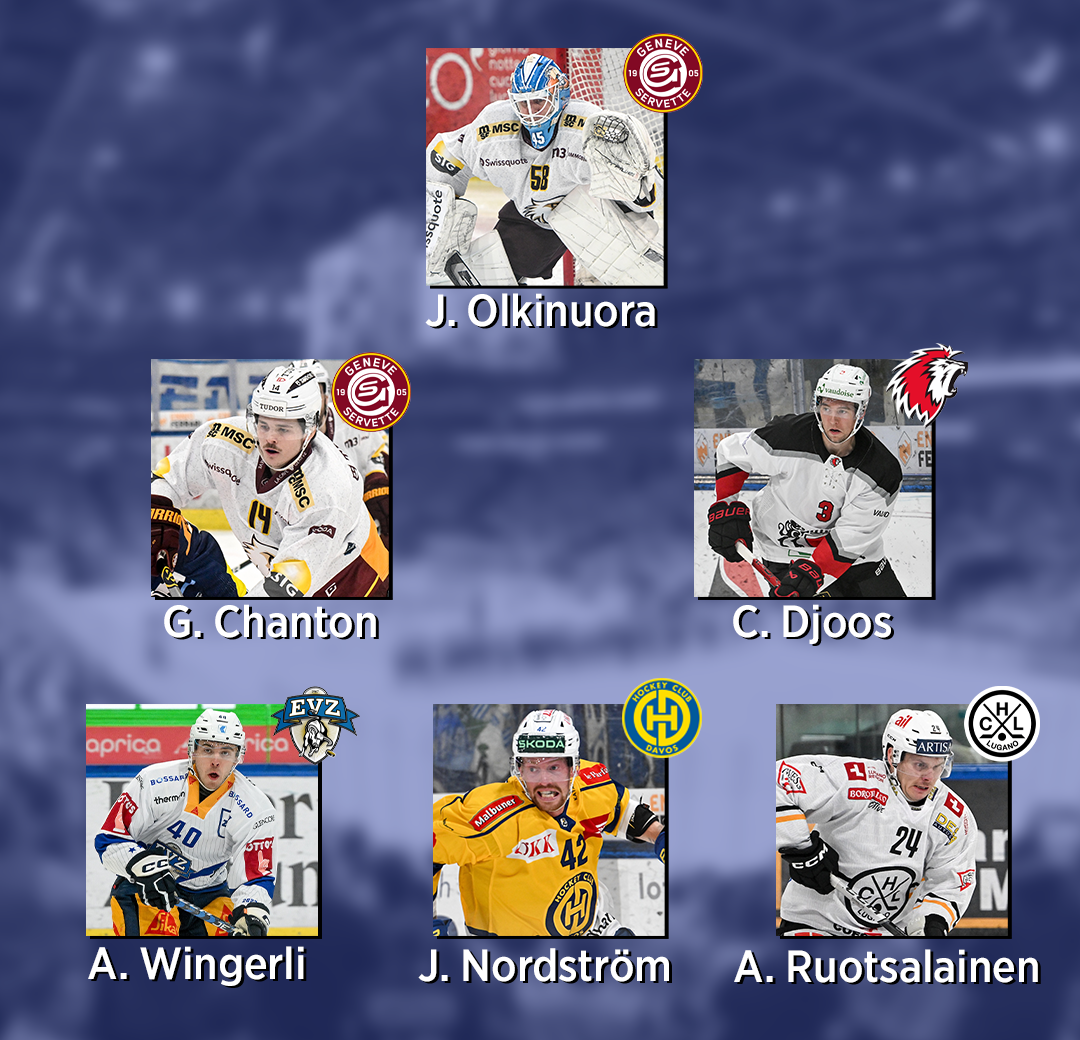Select goalie J. Olkinuora's player card
This screenshot has height=1040, width=1080.
544,167
